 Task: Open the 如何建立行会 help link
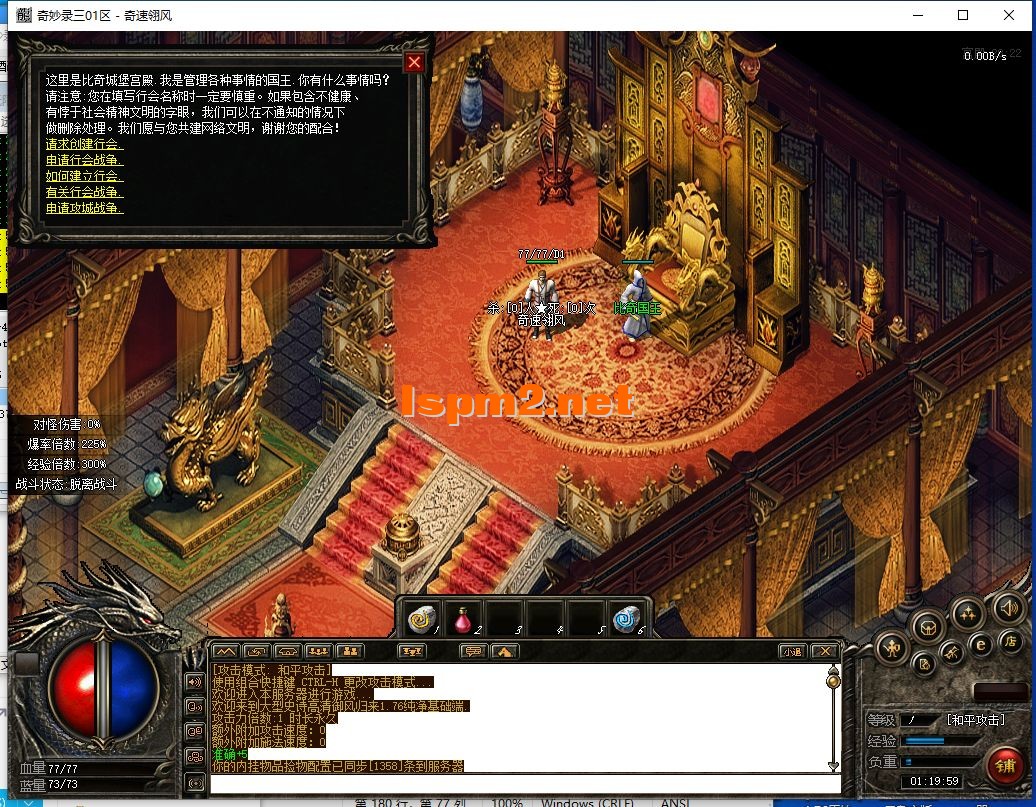pos(84,176)
